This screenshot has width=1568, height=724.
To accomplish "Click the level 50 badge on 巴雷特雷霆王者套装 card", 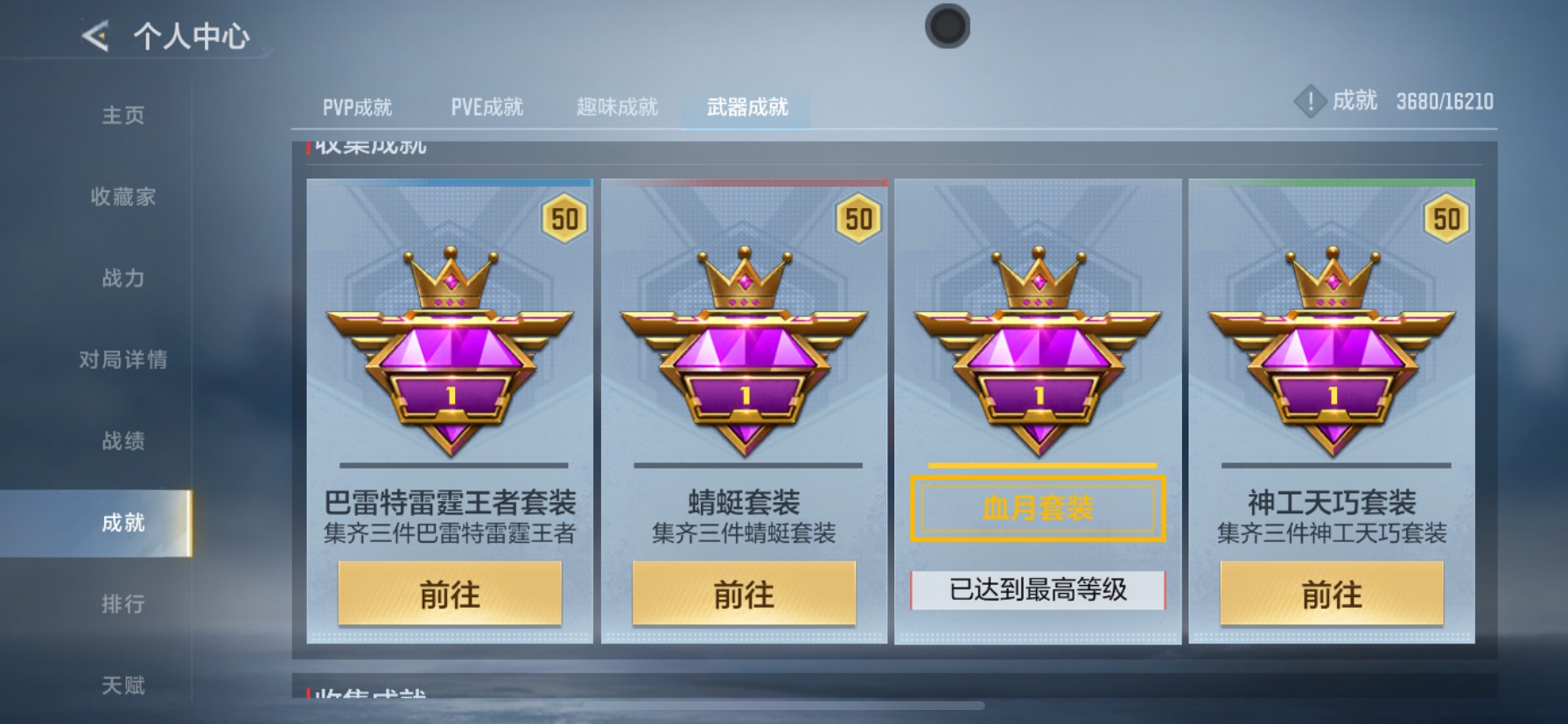I will 563,219.
